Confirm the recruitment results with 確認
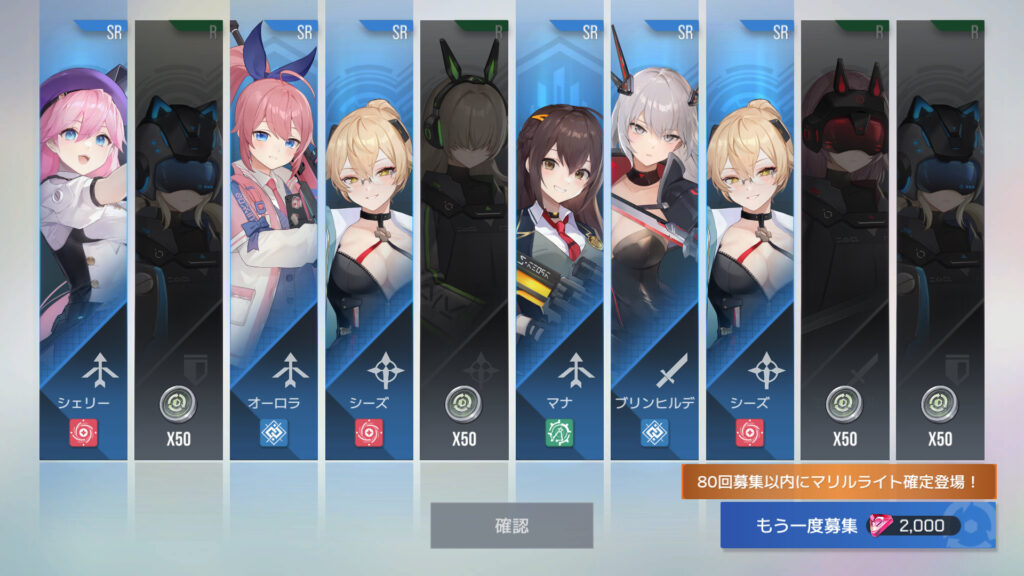 click(x=511, y=525)
